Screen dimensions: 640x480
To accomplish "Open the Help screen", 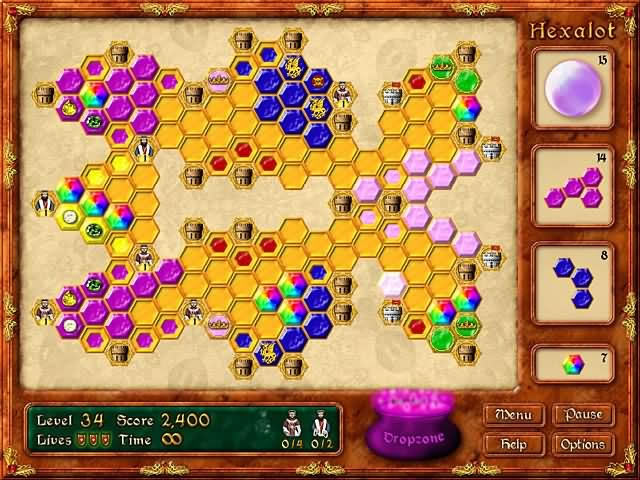I will [515, 443].
